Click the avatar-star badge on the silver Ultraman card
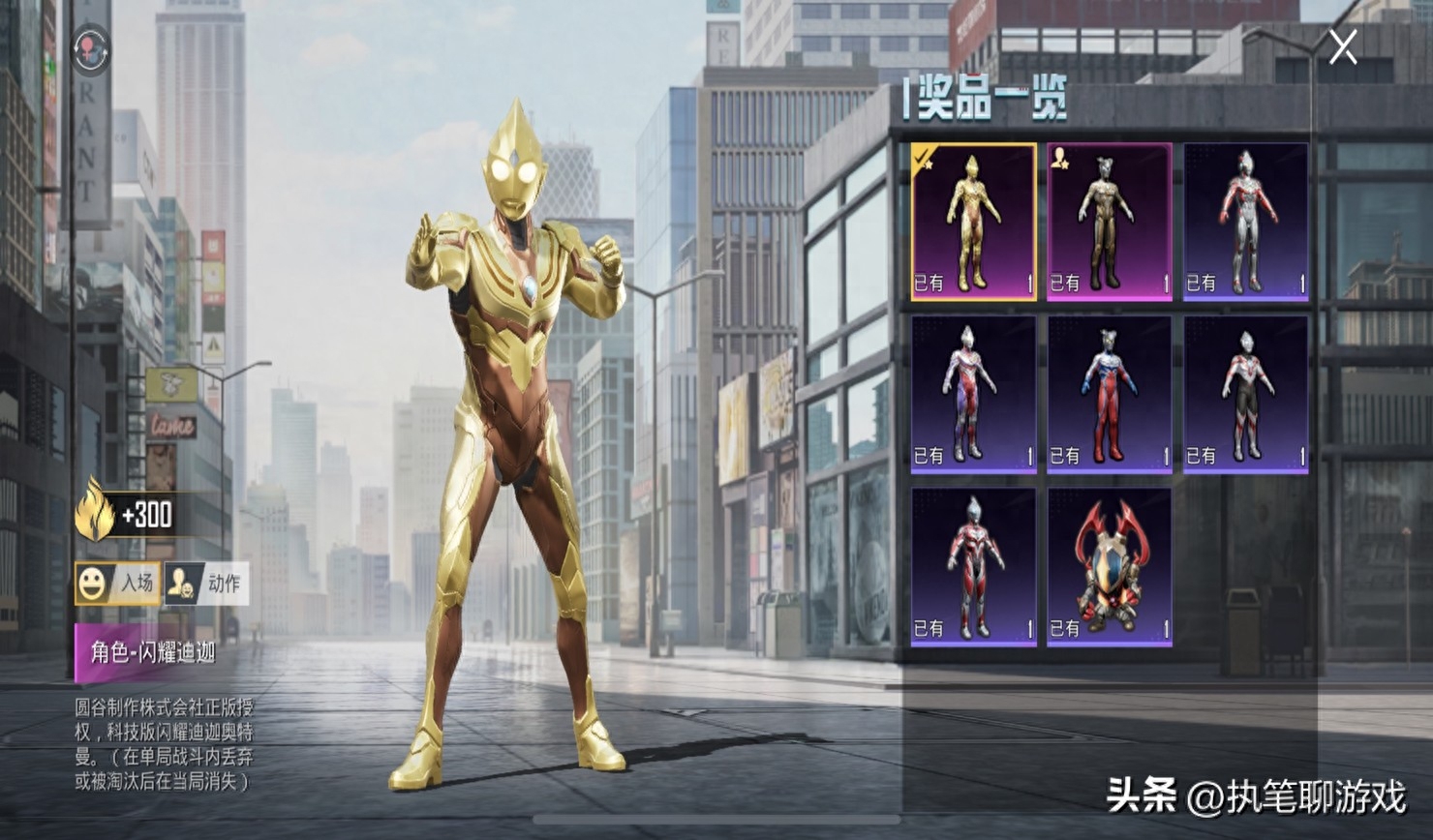The height and width of the screenshot is (840, 1433). pyautogui.click(x=1059, y=158)
